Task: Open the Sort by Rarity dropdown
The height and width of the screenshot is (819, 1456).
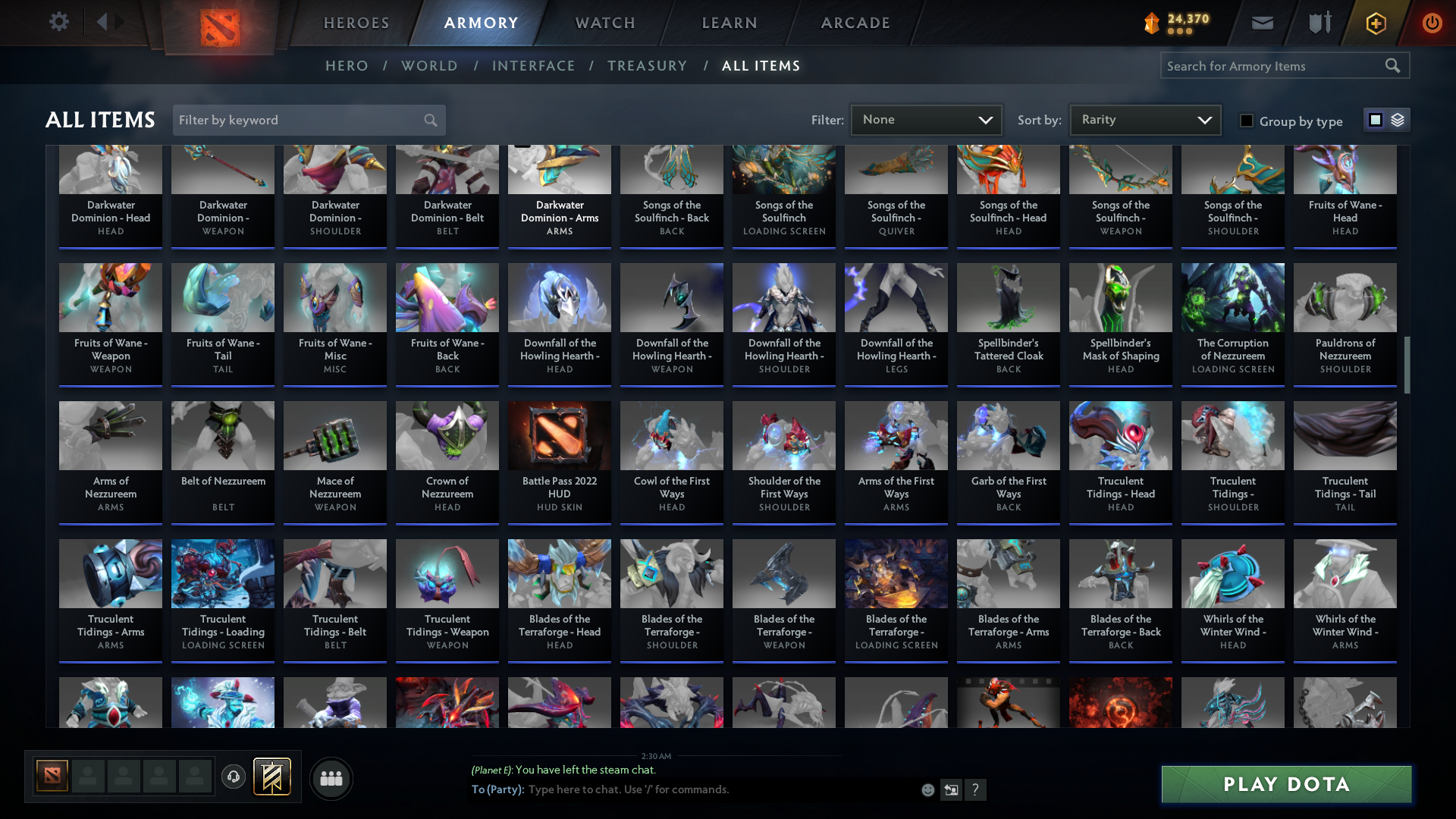Action: (x=1144, y=119)
